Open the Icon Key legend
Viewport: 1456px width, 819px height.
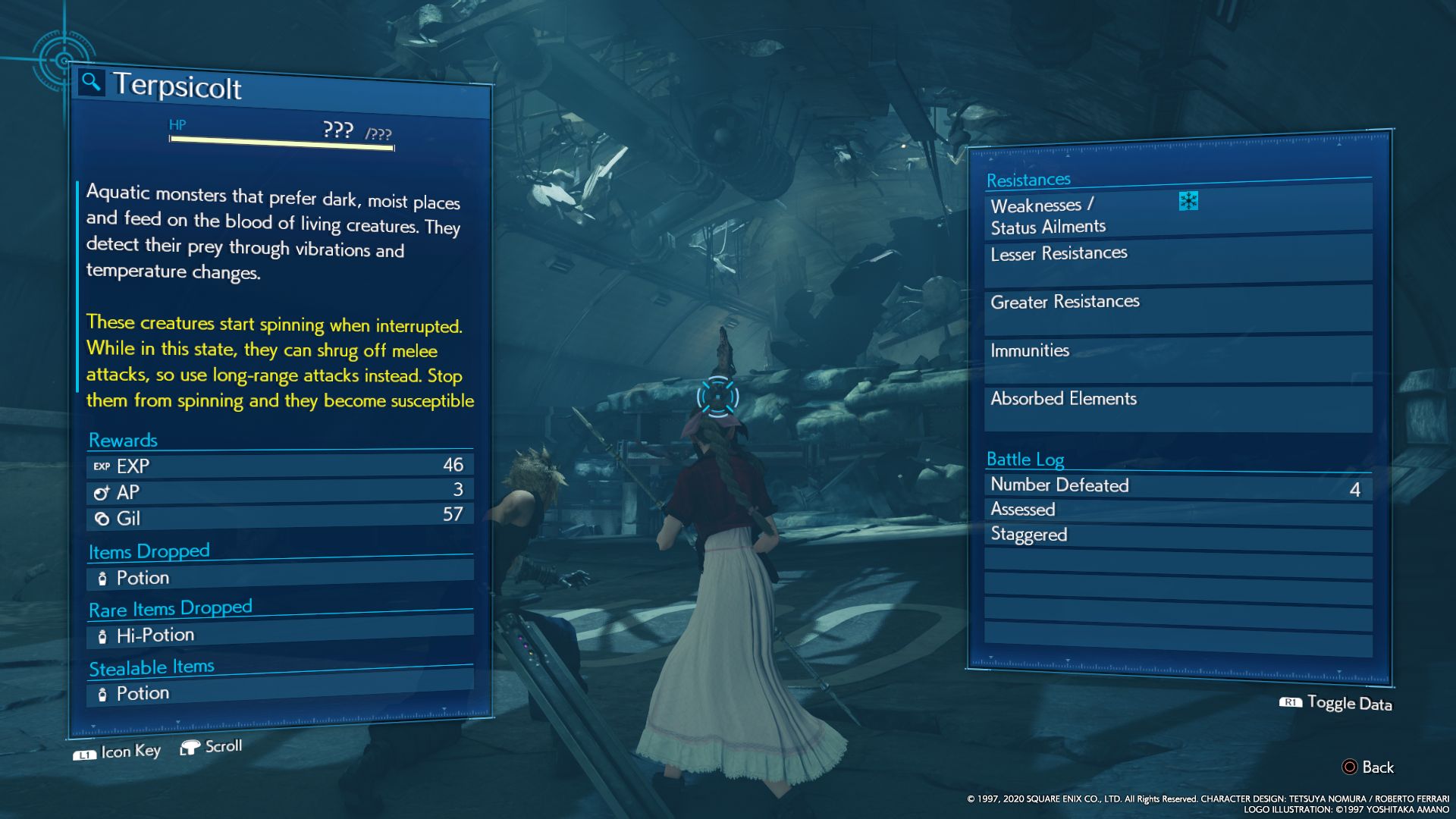point(118,752)
